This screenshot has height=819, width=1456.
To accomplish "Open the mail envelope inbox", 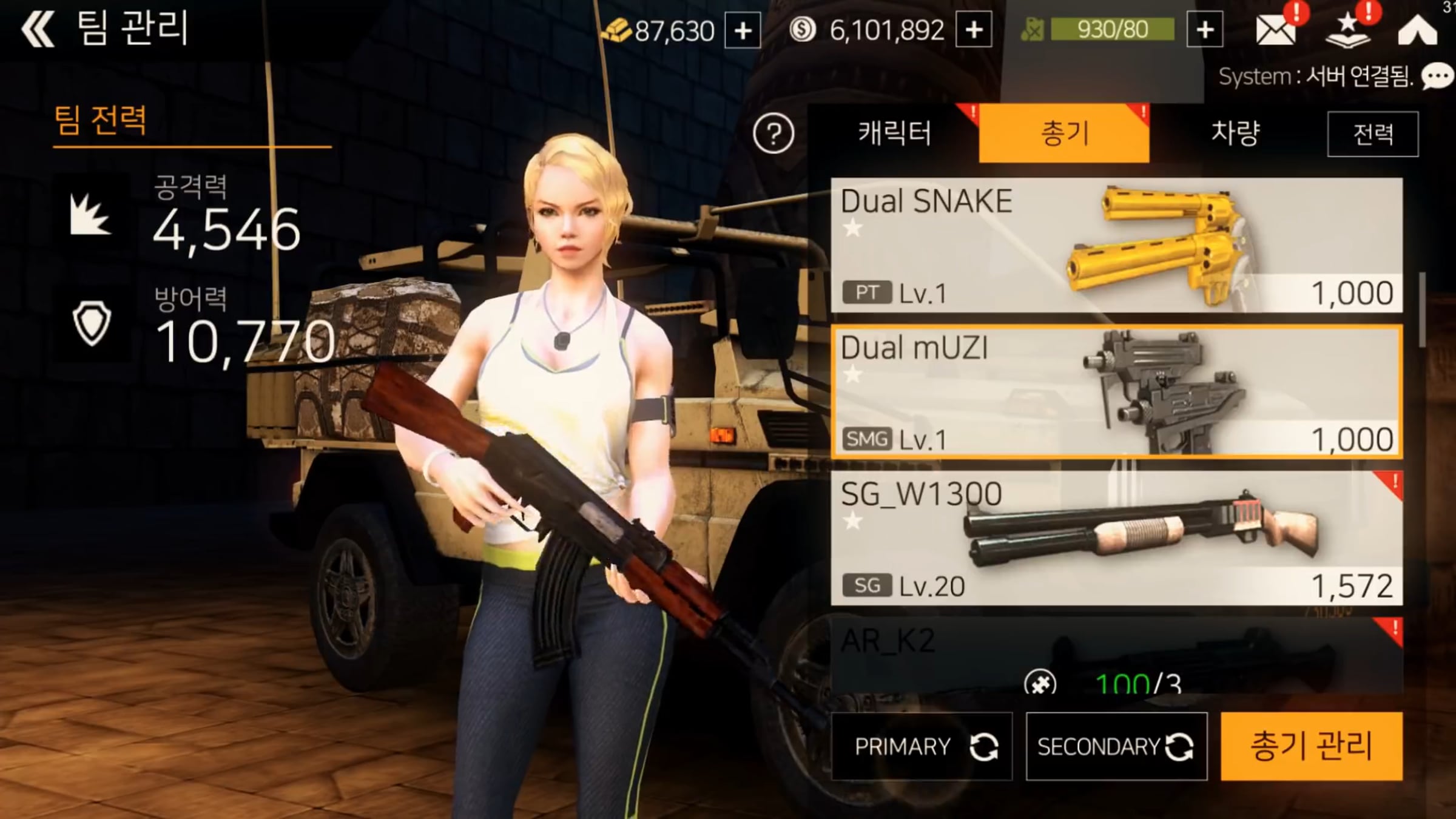I will coord(1275,30).
